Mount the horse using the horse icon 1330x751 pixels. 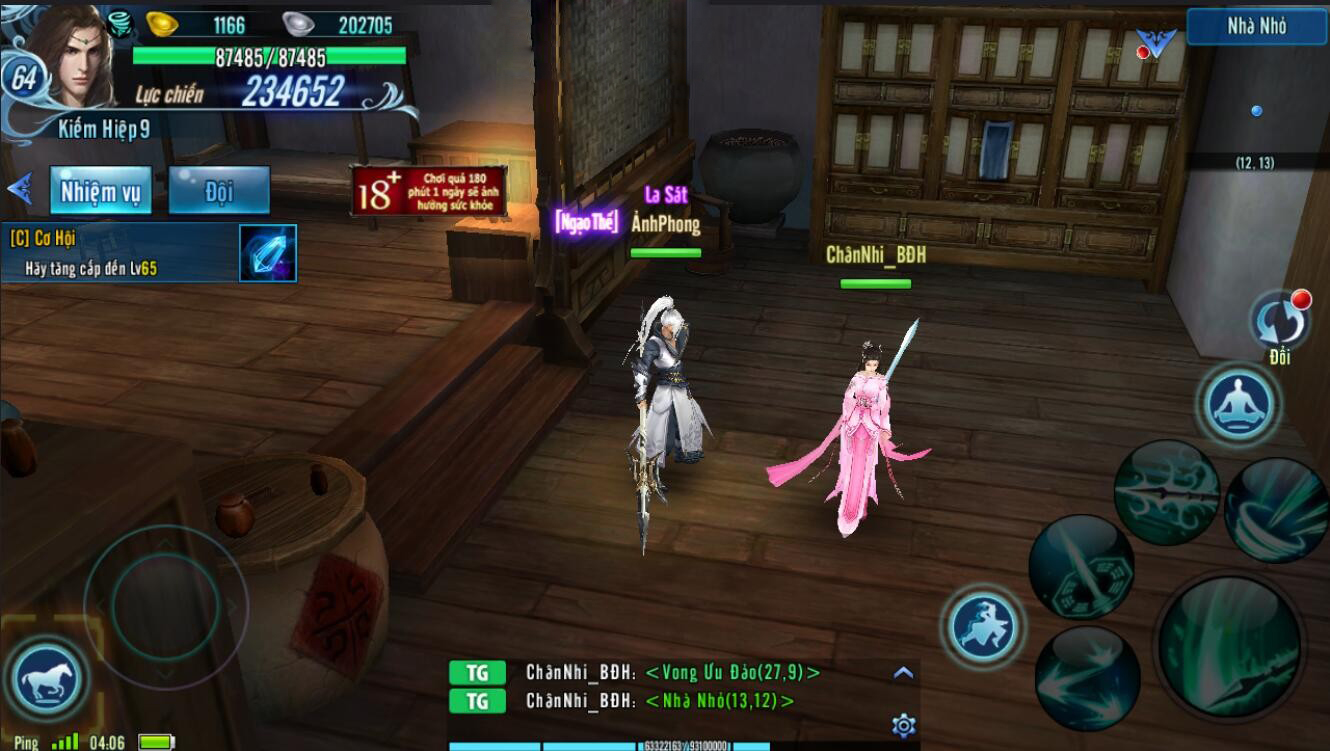pyautogui.click(x=47, y=679)
